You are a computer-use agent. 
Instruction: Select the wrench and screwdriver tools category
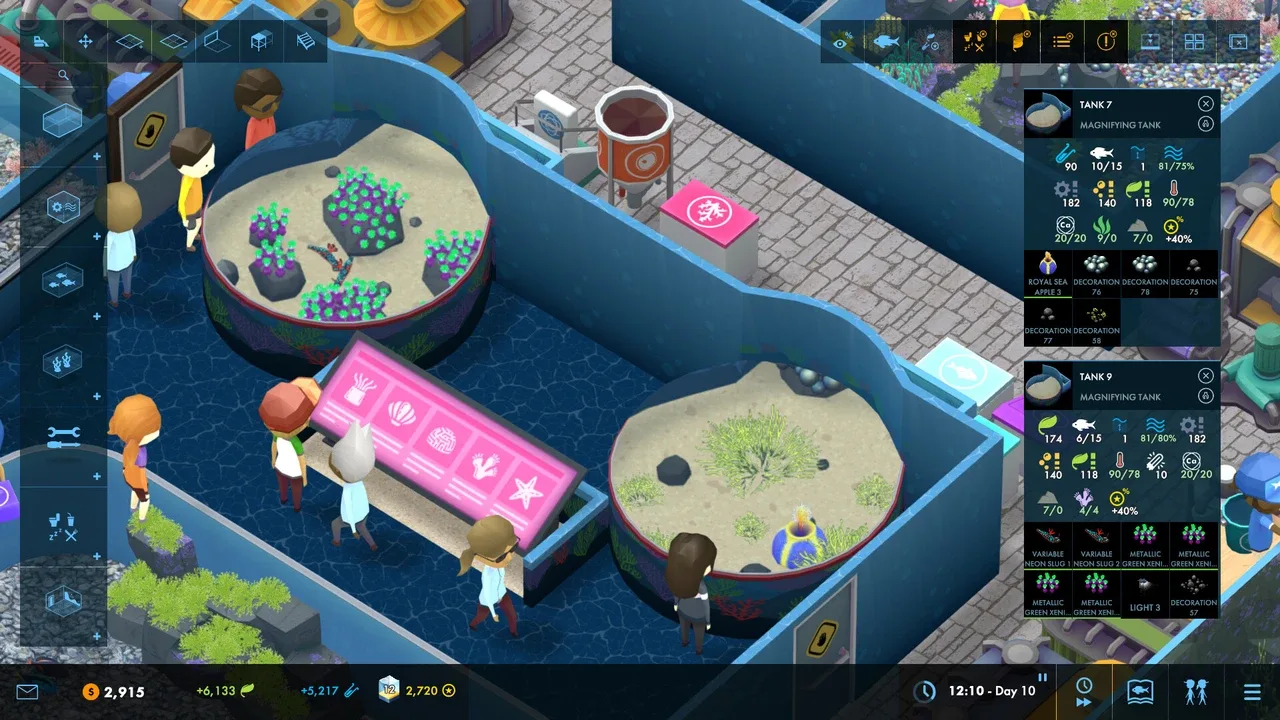click(x=62, y=435)
